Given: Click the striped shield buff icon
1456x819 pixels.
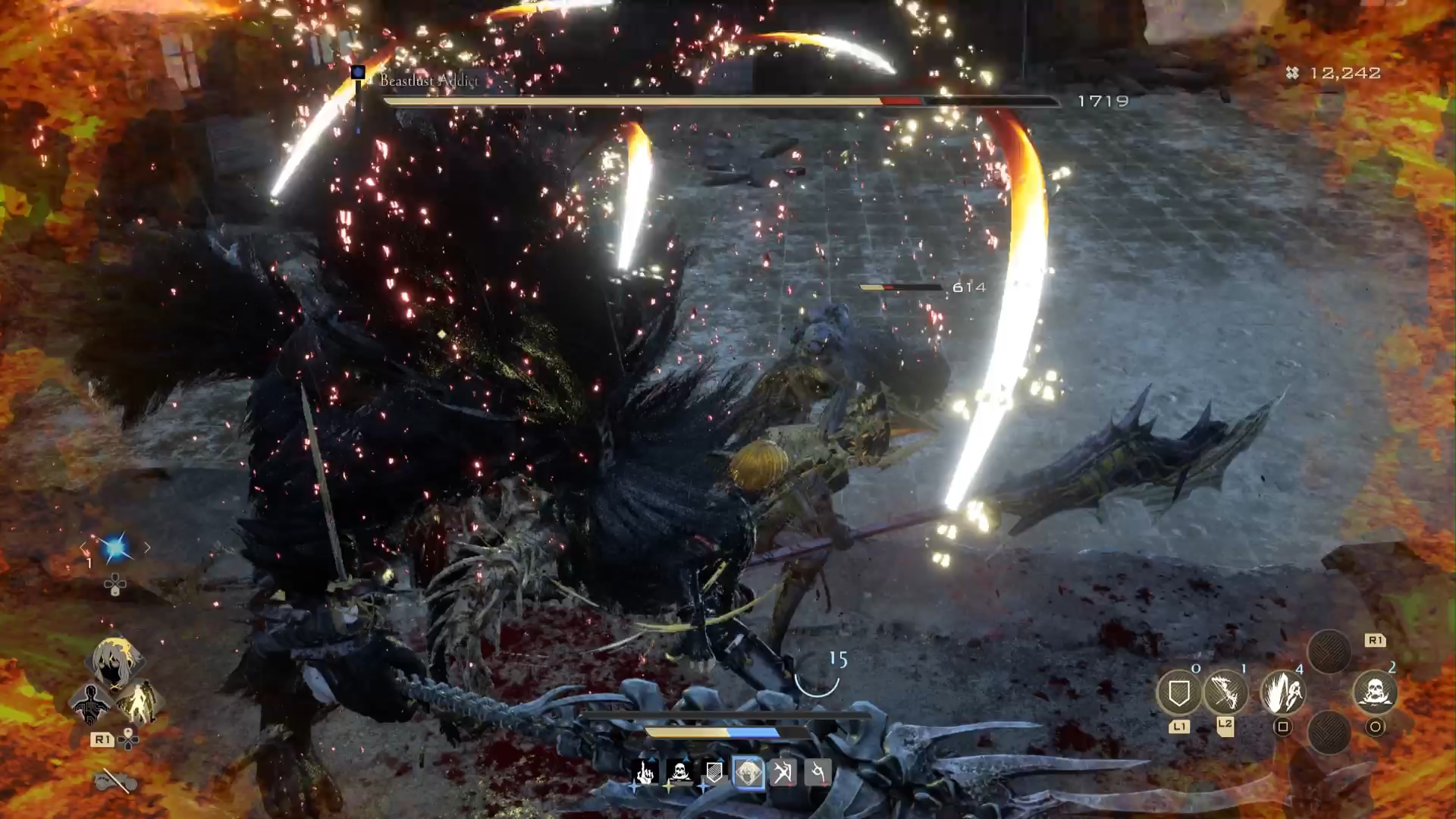Looking at the screenshot, I should point(714,773).
